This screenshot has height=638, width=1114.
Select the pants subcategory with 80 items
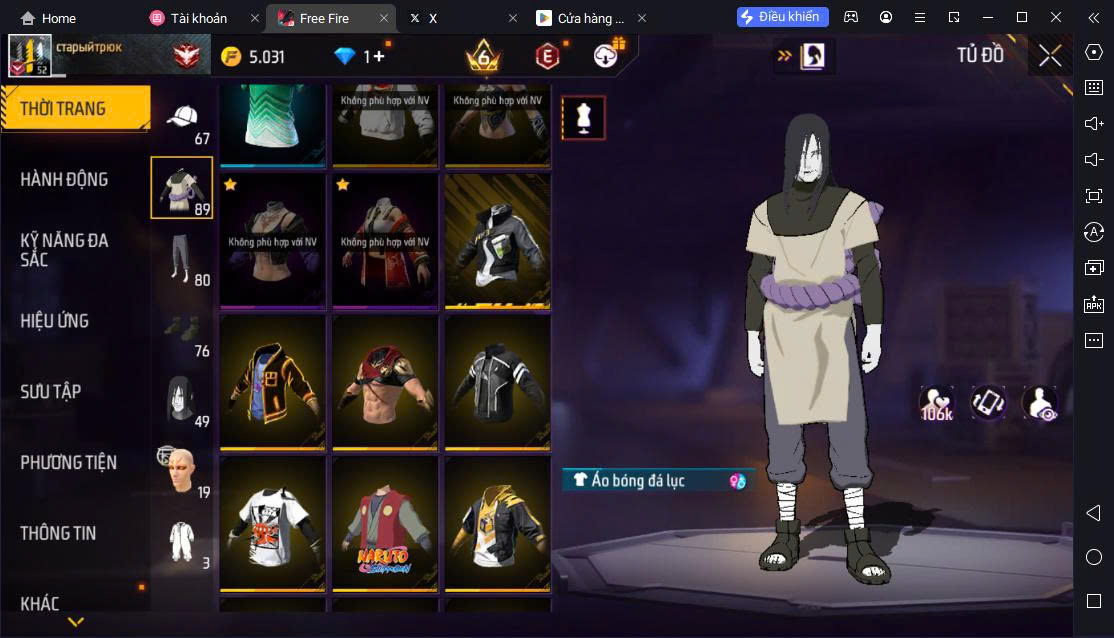point(181,258)
